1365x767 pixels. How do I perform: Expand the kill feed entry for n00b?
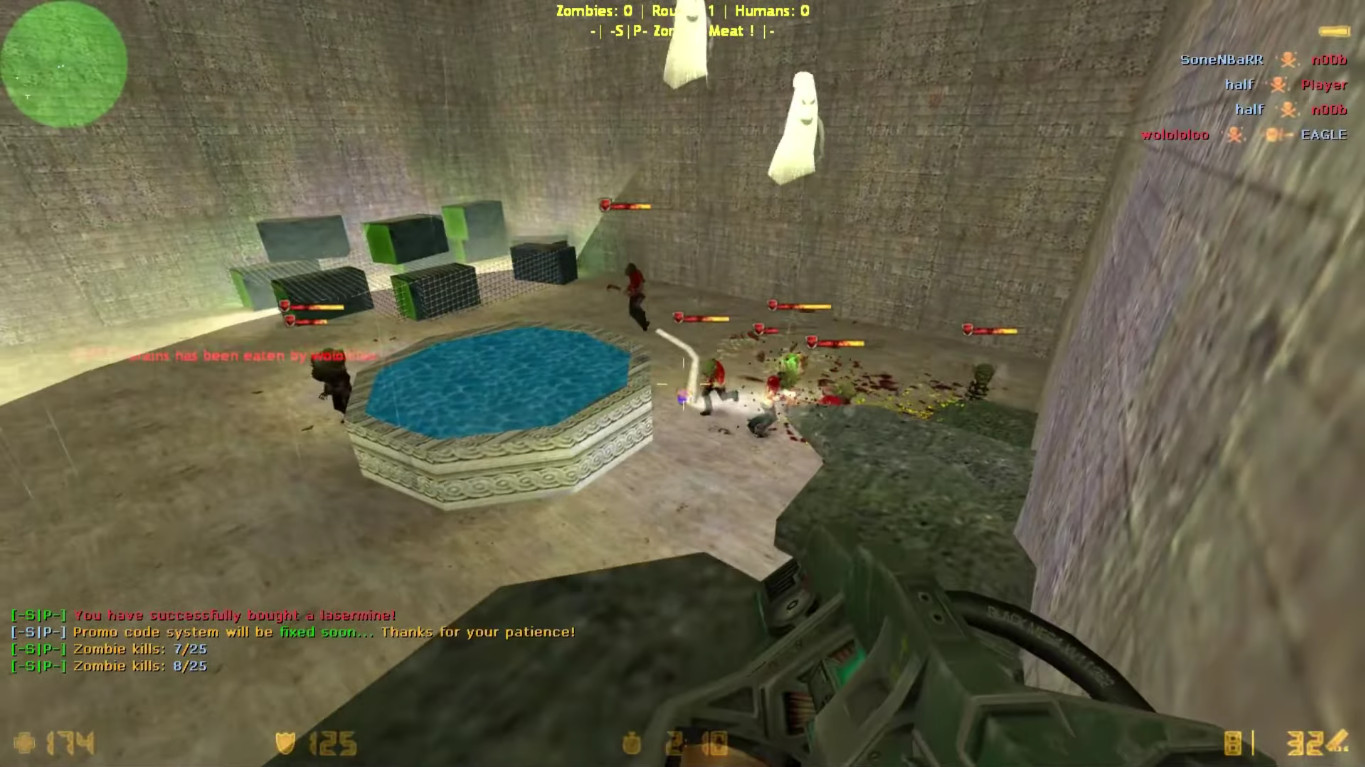(1330, 60)
